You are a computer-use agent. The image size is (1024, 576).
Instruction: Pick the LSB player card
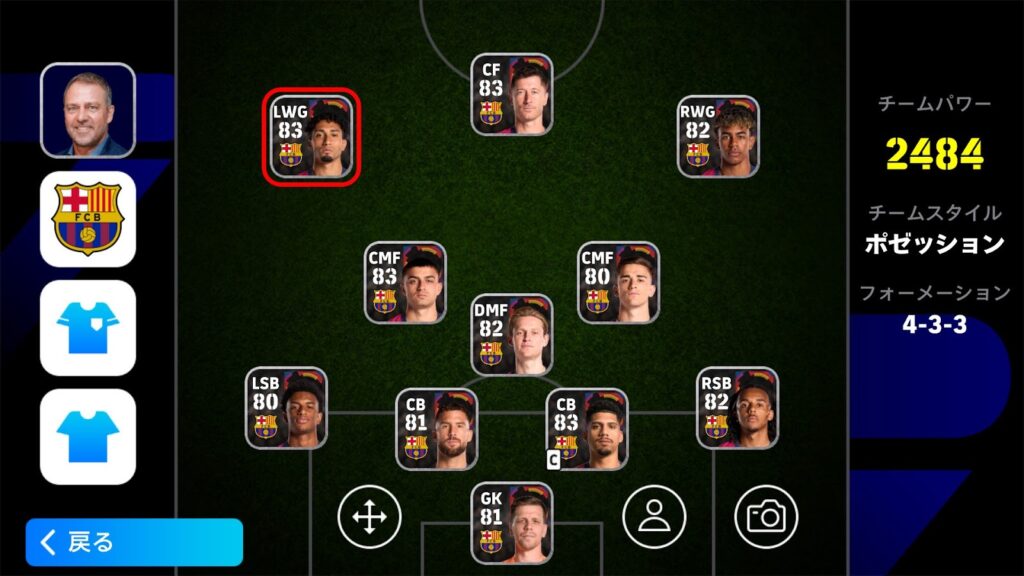point(286,408)
